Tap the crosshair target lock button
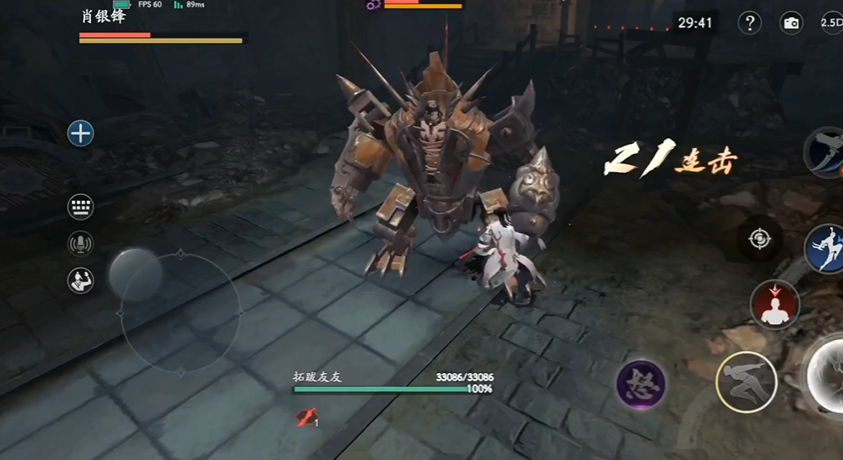The image size is (843, 460). pos(760,239)
